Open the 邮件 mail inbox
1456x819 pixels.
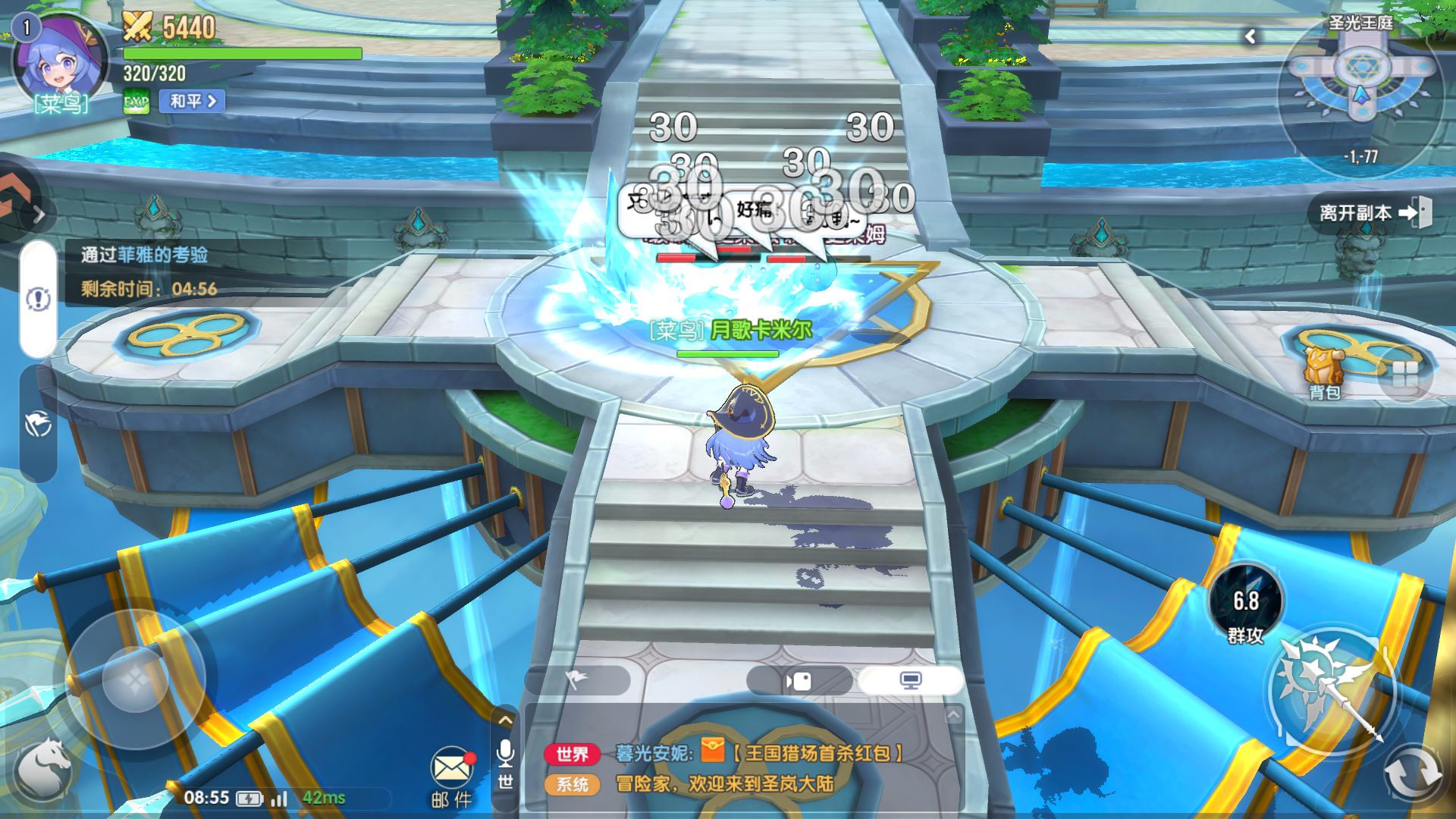(452, 775)
